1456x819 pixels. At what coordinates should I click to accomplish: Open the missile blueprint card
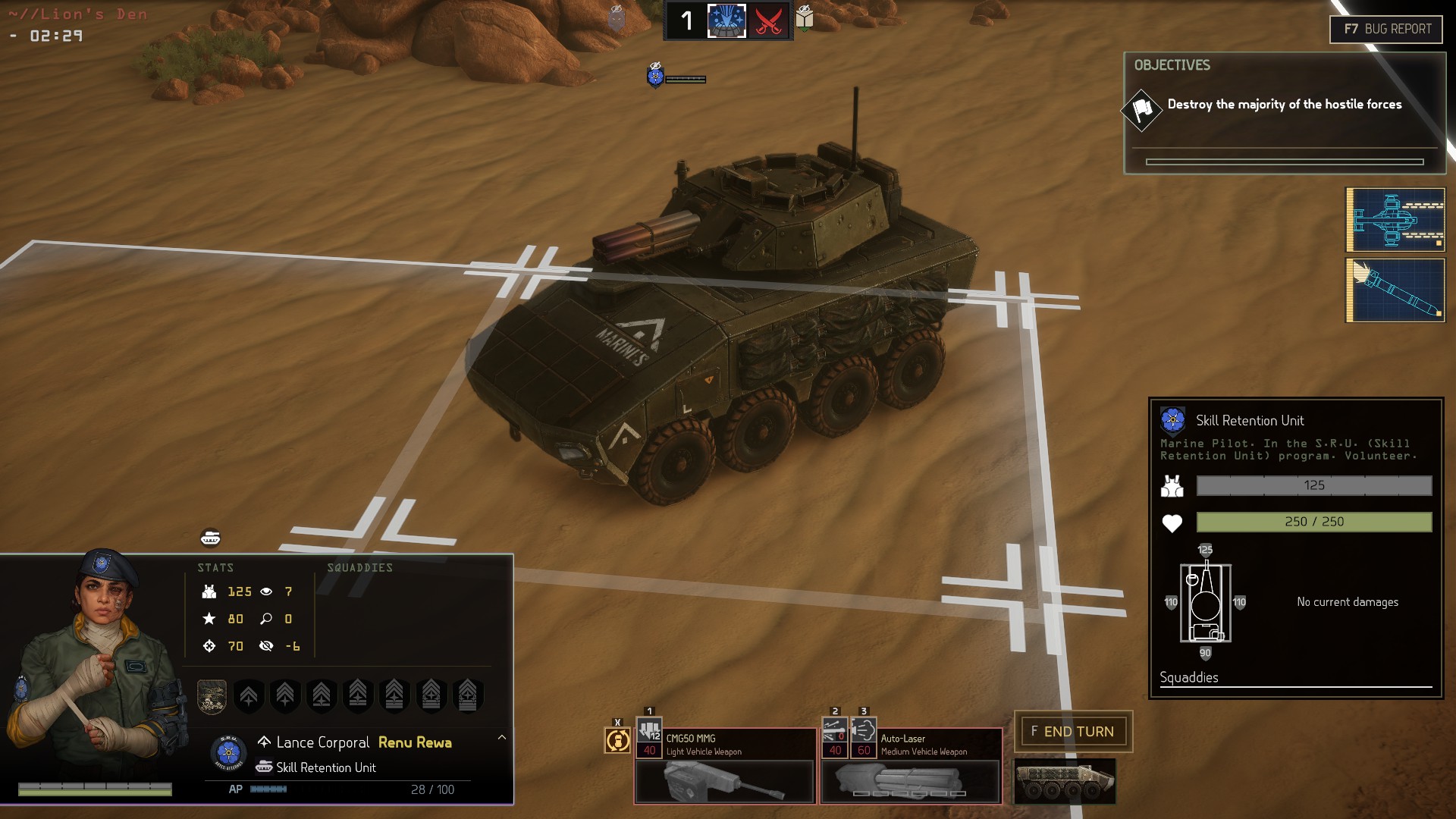click(x=1395, y=290)
